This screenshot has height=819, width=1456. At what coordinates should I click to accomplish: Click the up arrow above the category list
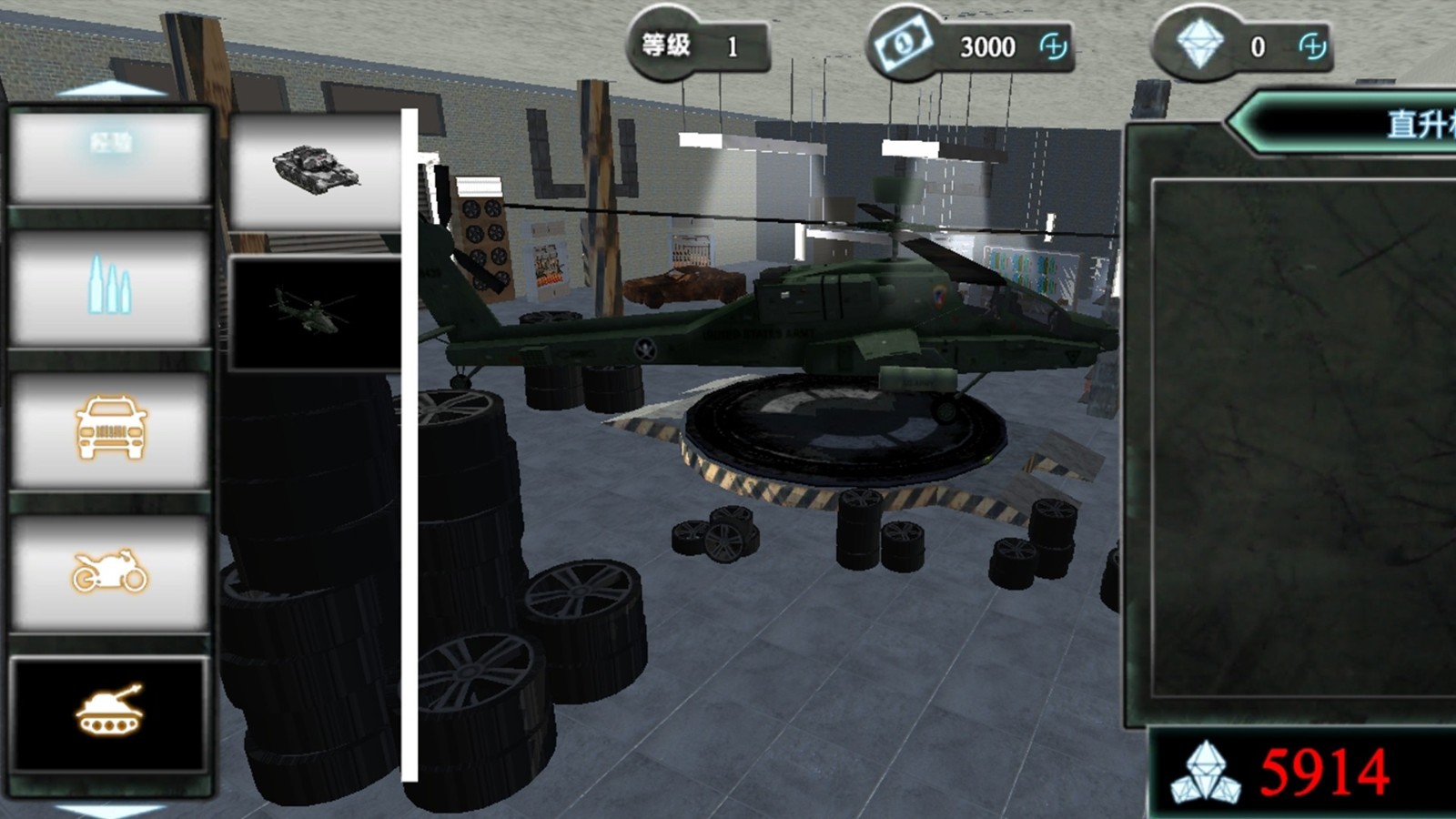(x=110, y=89)
